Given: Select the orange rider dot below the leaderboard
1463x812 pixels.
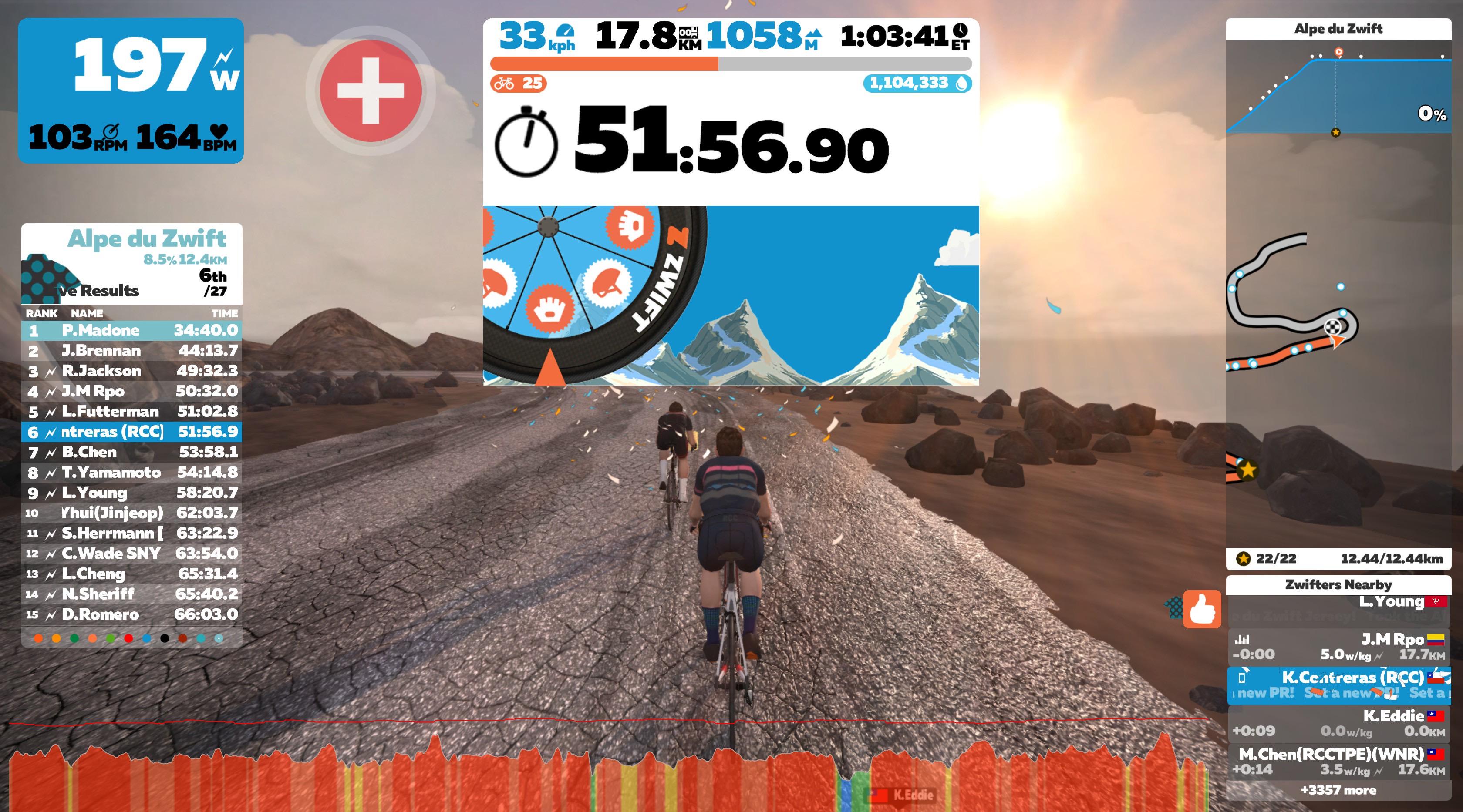Looking at the screenshot, I should coord(39,638).
